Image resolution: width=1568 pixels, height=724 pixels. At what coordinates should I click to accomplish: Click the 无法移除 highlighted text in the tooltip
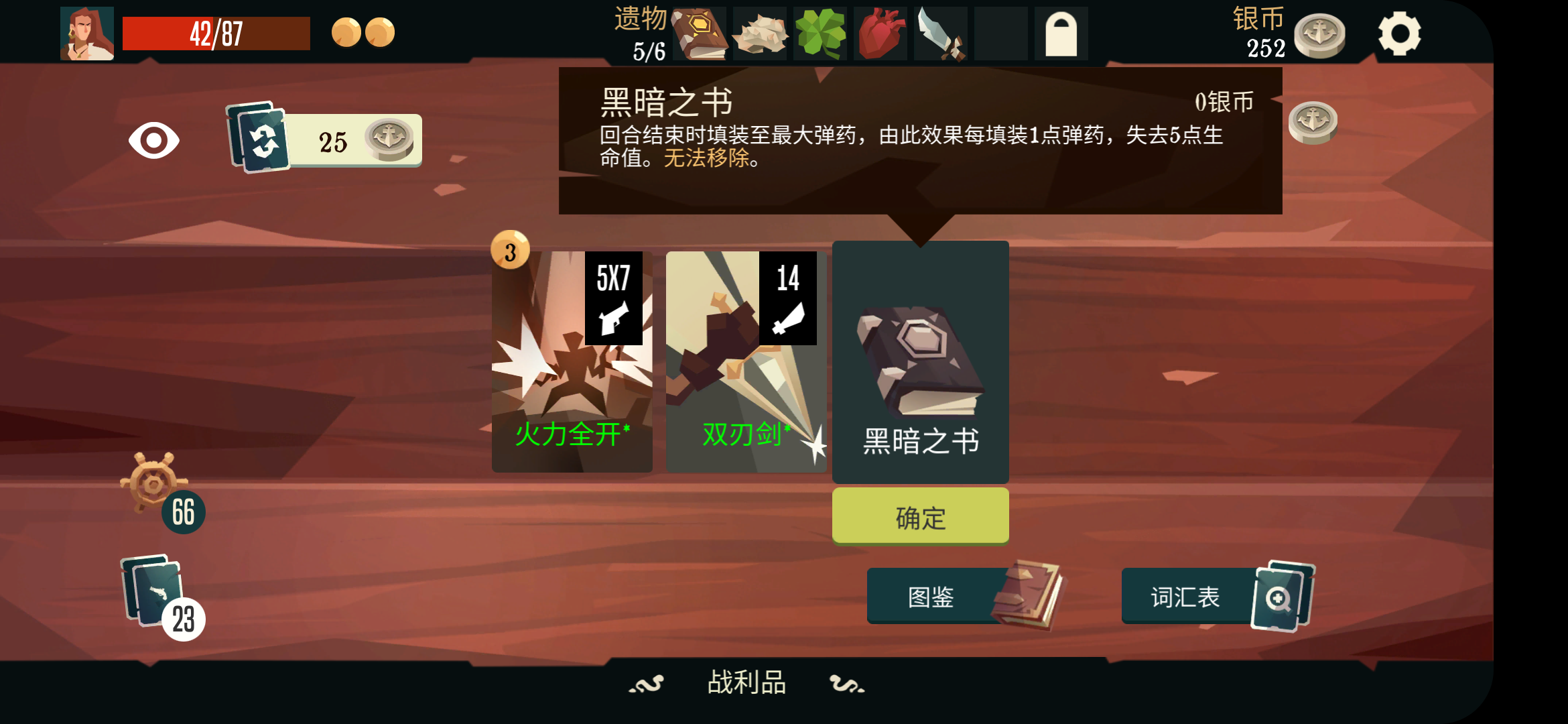coord(707,160)
